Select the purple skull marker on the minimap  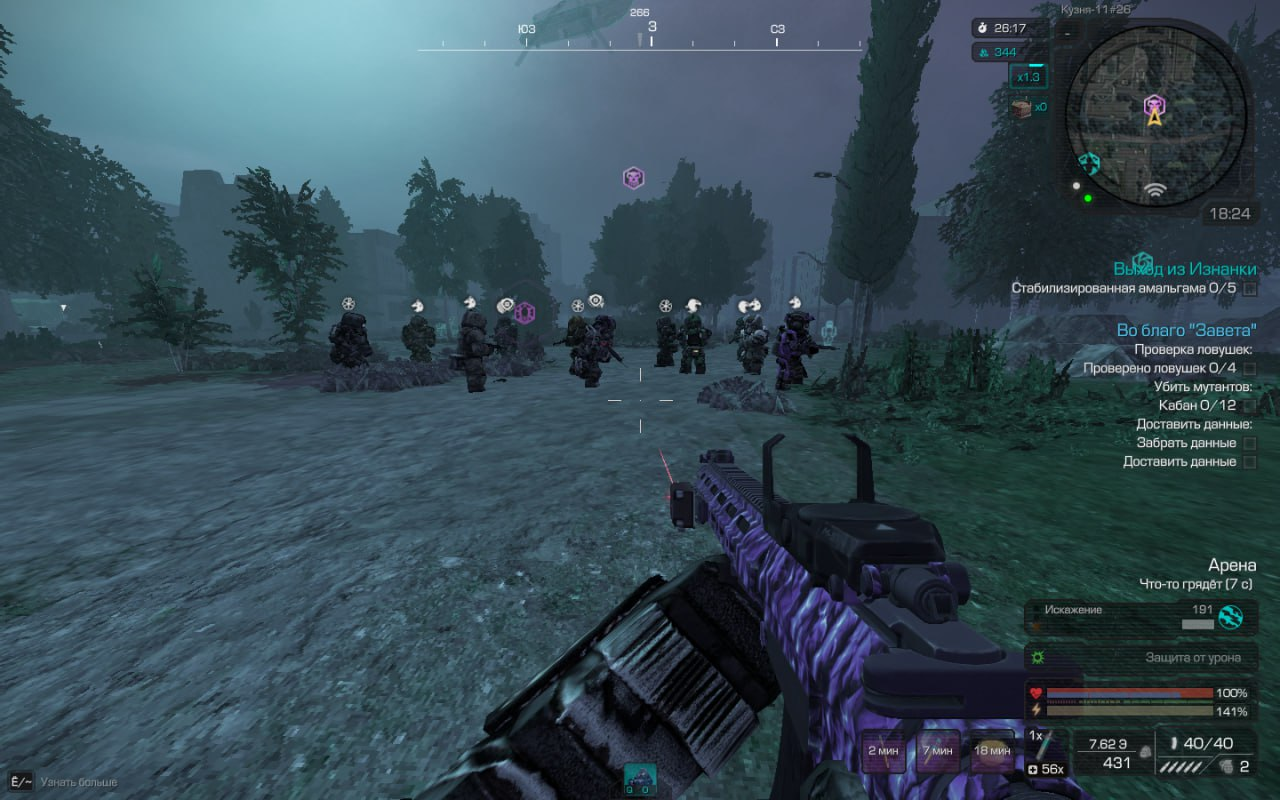click(x=1155, y=103)
